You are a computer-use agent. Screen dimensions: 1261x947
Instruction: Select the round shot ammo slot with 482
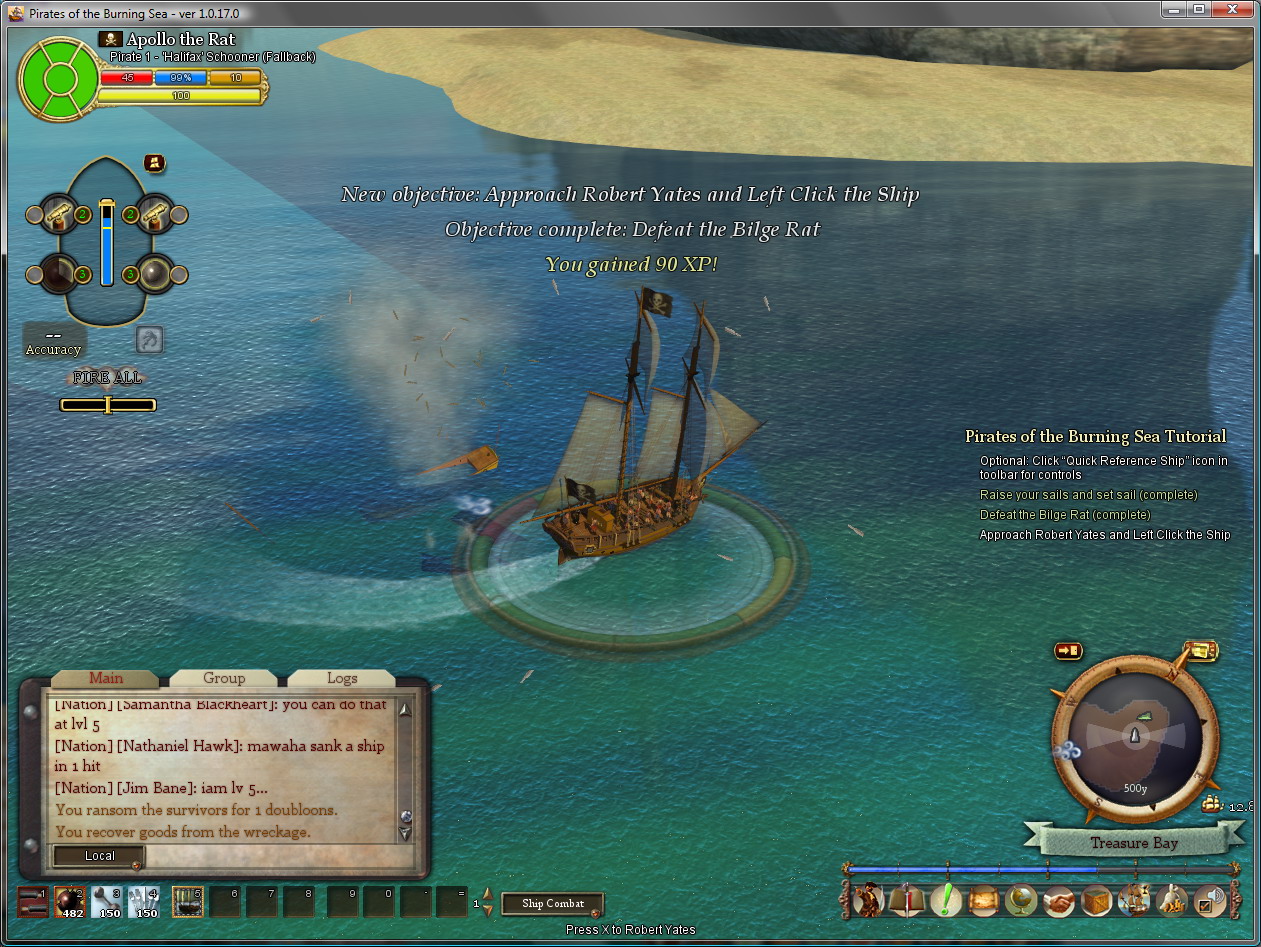[x=70, y=901]
